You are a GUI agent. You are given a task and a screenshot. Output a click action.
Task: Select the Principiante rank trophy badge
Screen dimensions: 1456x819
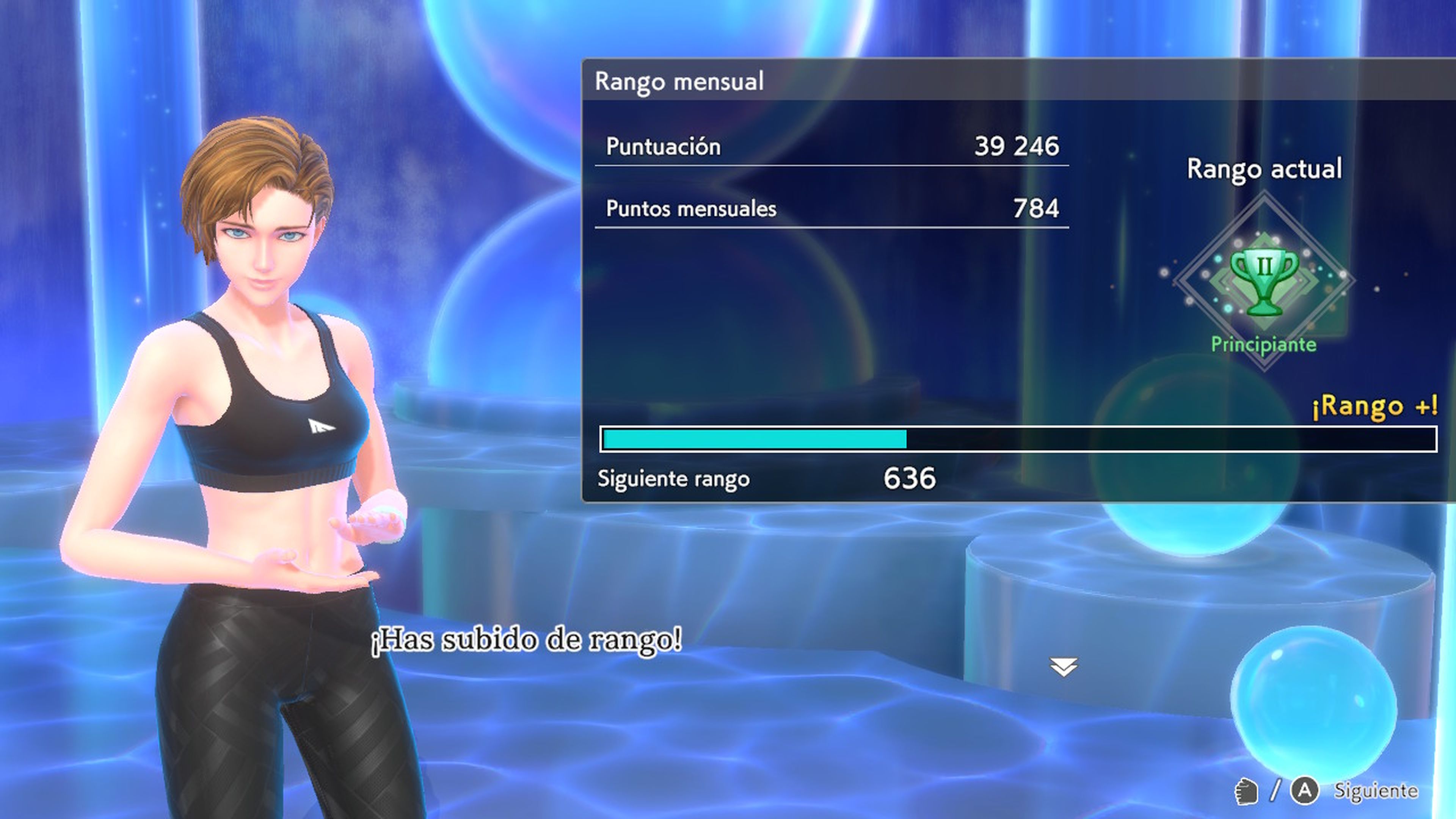coord(1264,281)
